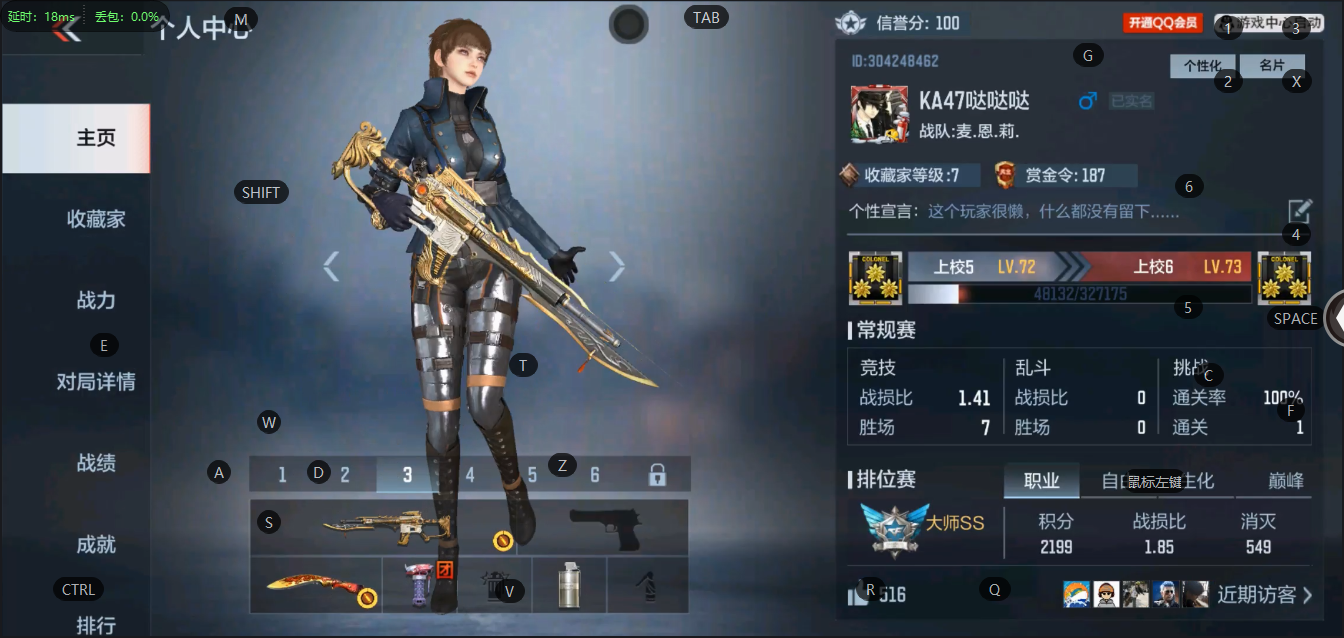The image size is (1344, 638).
Task: Open the 名片 card button
Action: click(x=1271, y=66)
